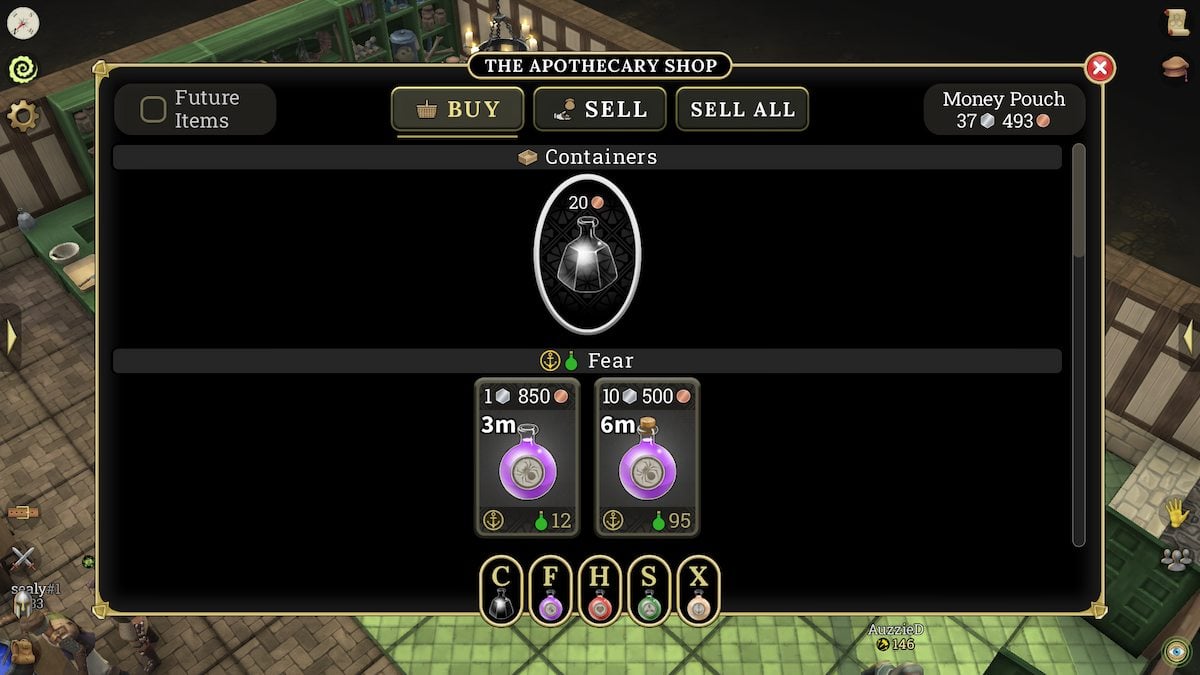1200x675 pixels.
Task: Close the Apothecary Shop window
Action: coord(1099,68)
